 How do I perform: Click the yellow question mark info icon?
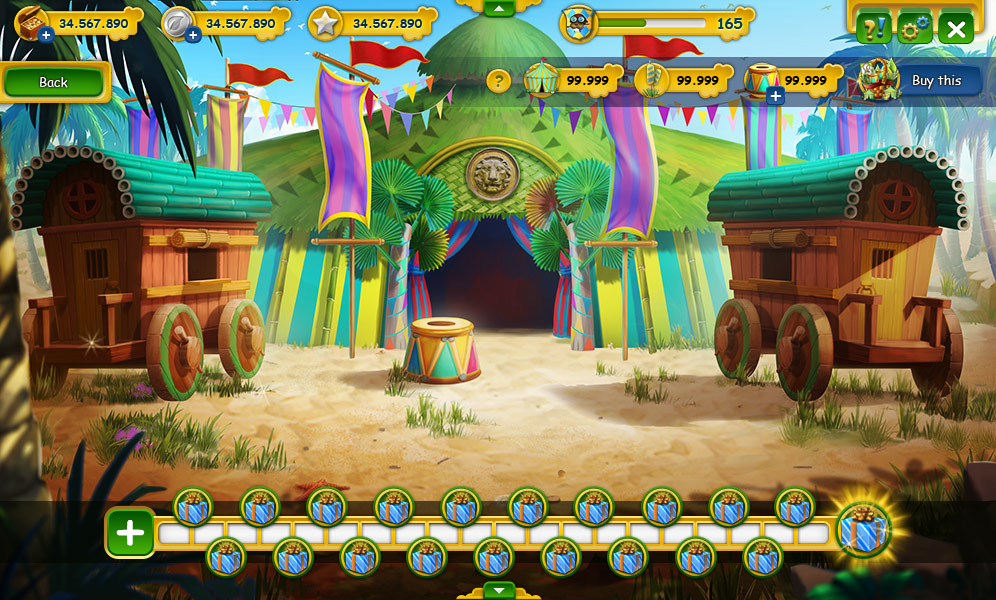[x=498, y=81]
